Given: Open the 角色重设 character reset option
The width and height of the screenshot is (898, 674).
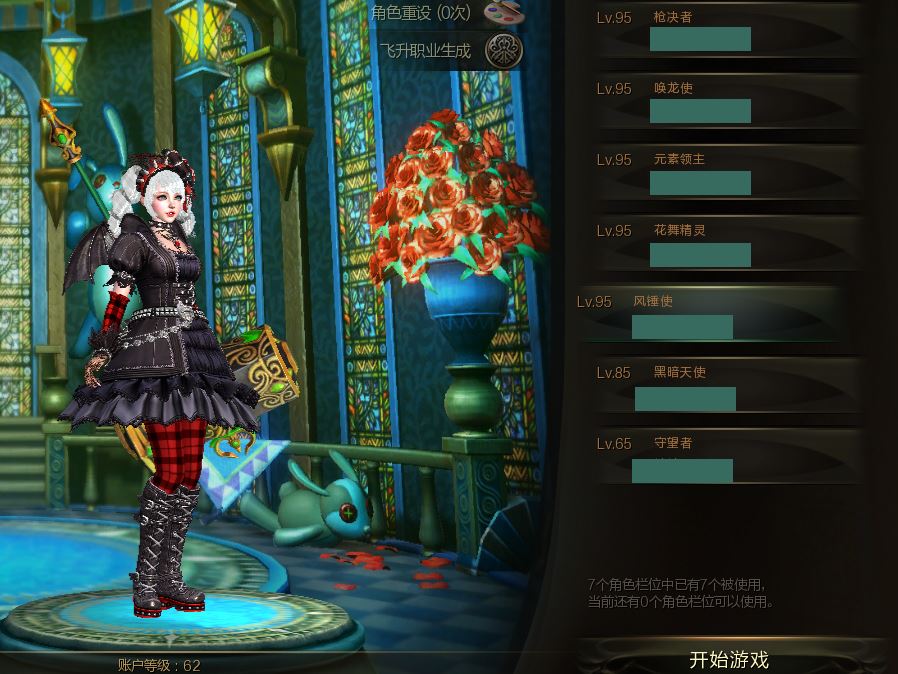Looking at the screenshot, I should point(503,13).
